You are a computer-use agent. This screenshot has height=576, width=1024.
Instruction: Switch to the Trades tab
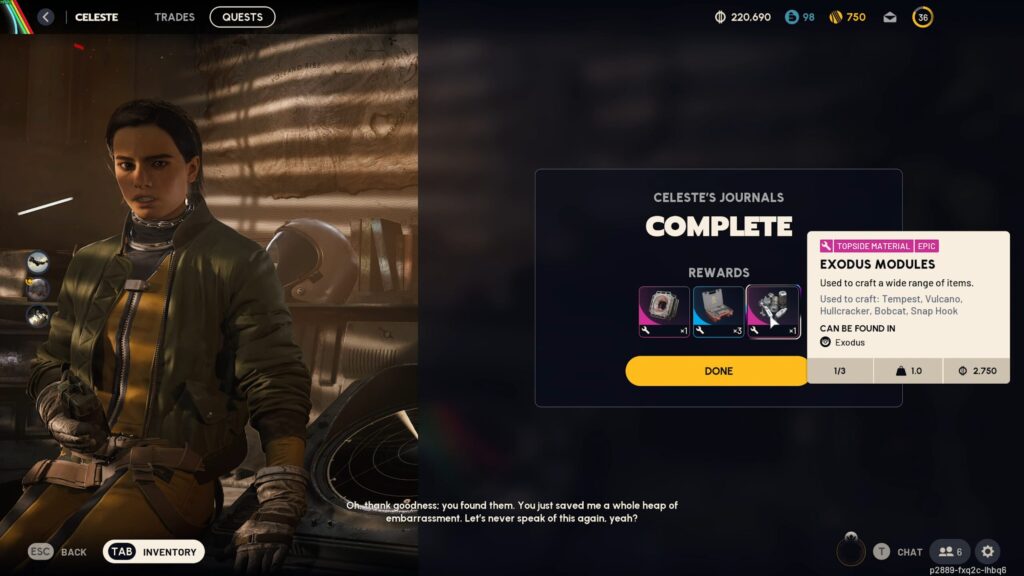[x=175, y=17]
